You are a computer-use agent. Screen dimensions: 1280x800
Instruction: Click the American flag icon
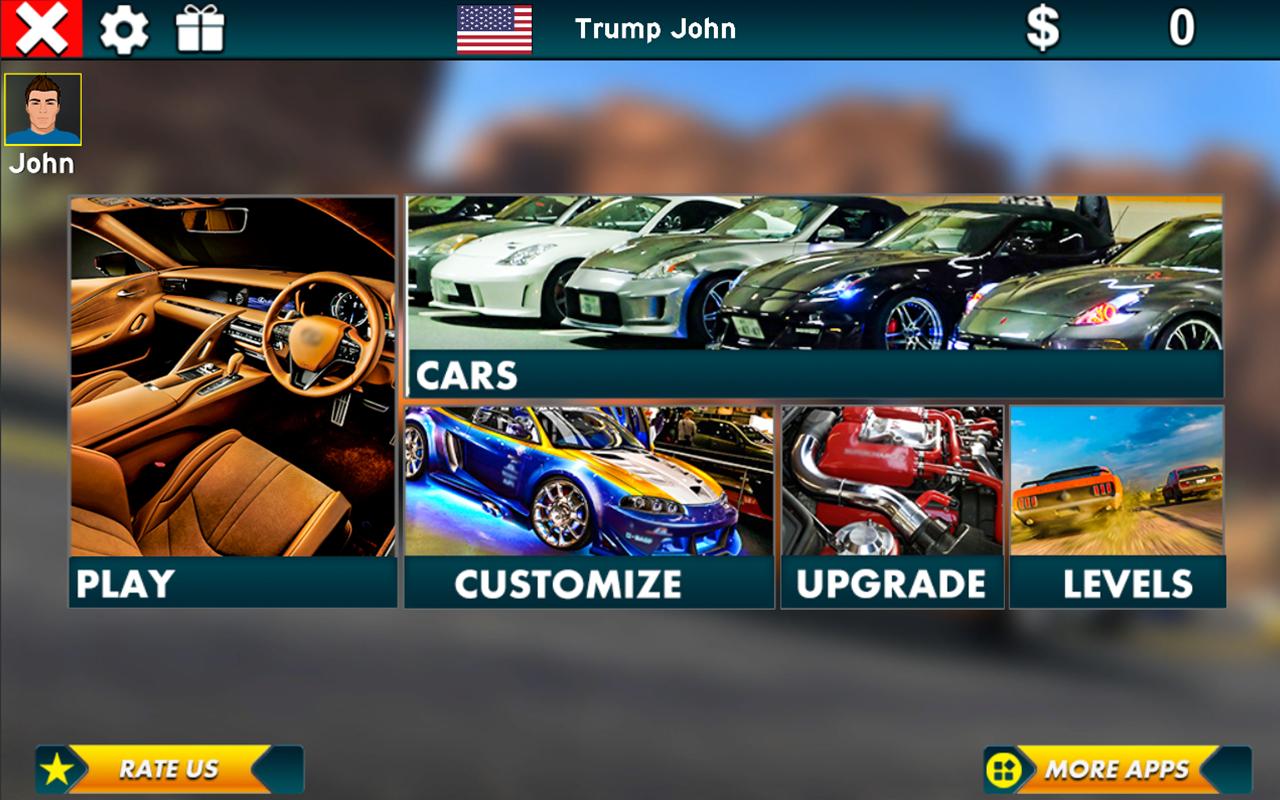[x=494, y=29]
